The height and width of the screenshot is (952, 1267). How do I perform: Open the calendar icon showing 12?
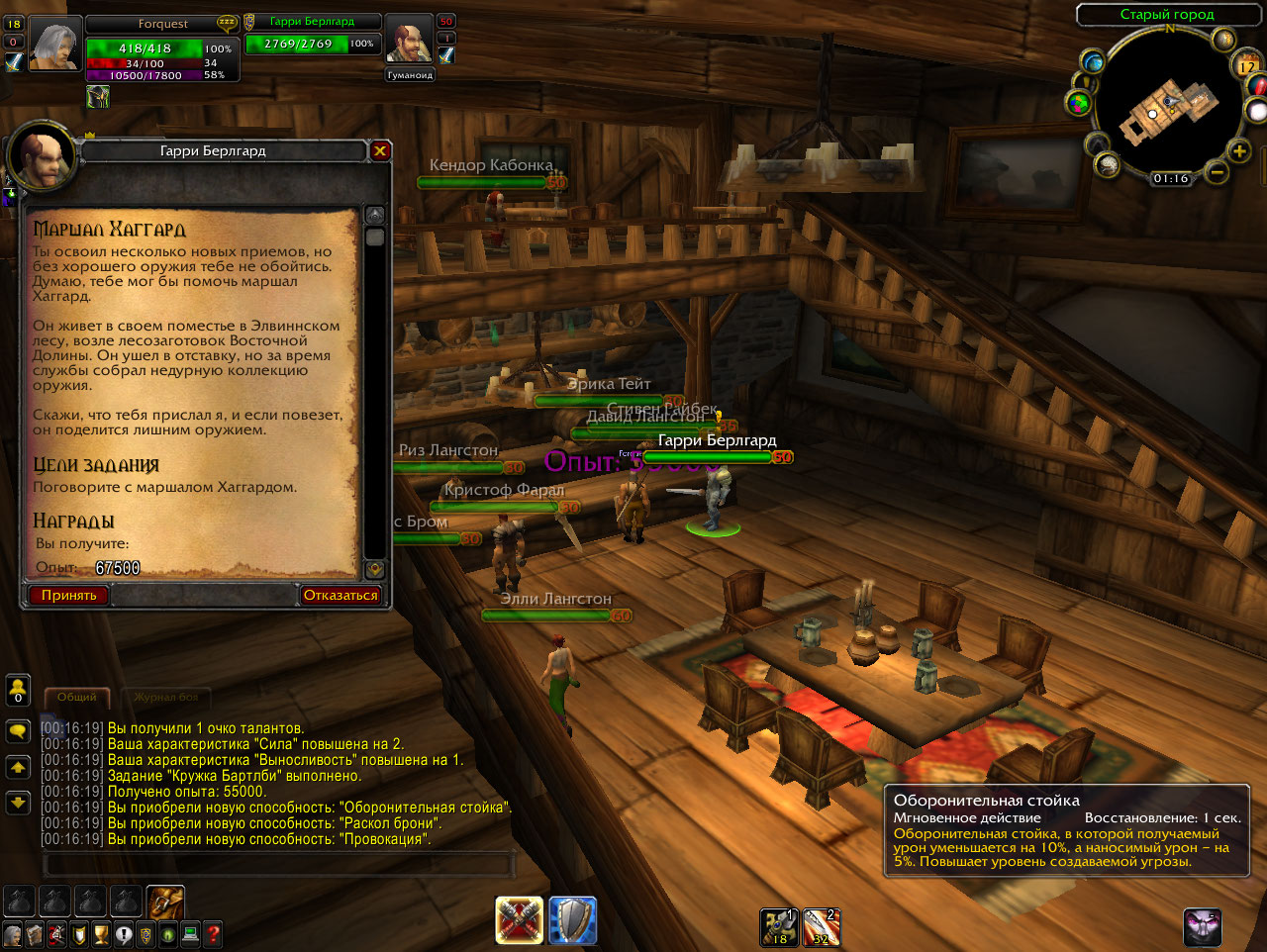click(1246, 66)
